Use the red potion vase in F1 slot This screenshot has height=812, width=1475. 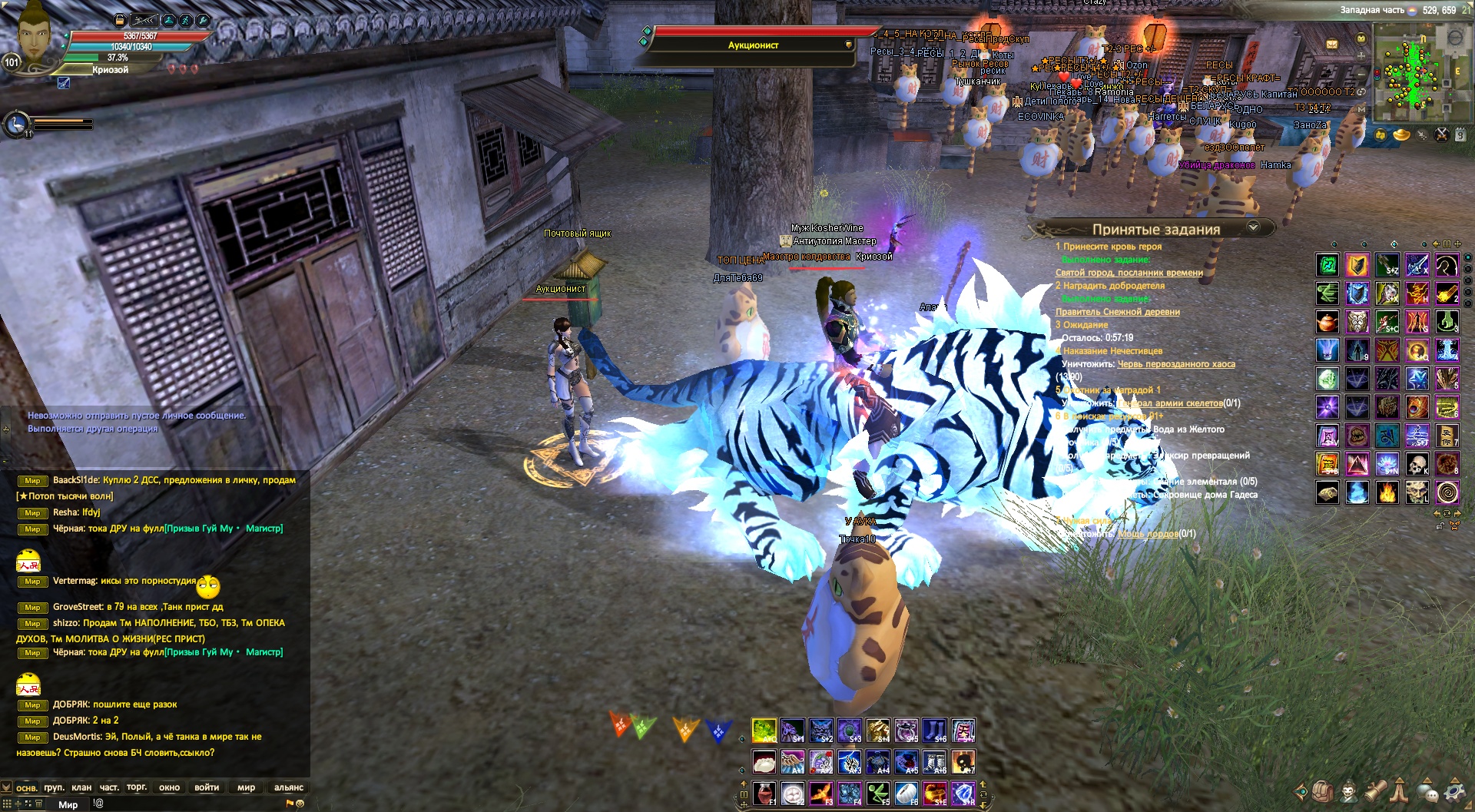point(763,792)
